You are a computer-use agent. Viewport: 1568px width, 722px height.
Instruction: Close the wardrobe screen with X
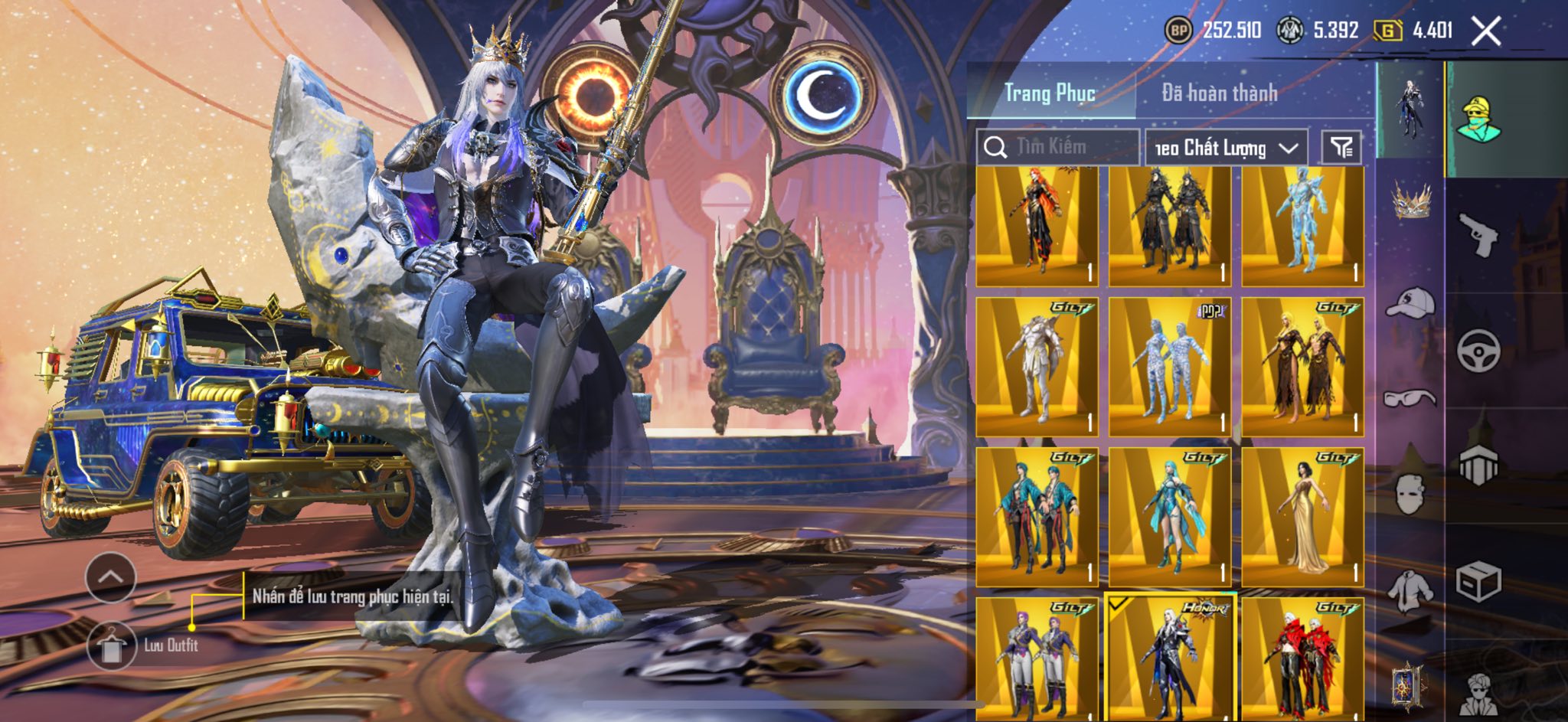(1486, 31)
